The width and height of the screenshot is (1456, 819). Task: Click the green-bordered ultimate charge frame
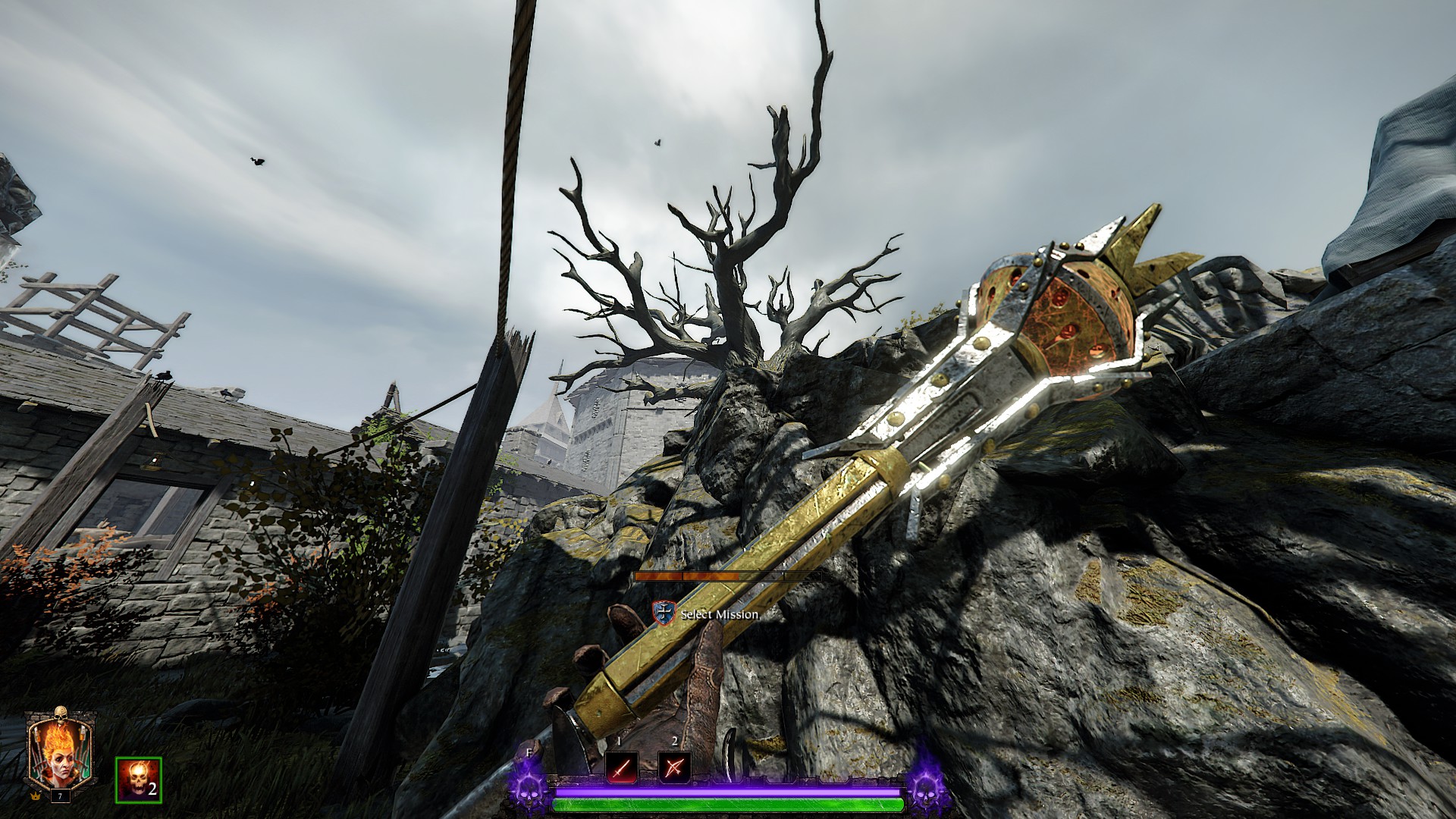[x=139, y=780]
